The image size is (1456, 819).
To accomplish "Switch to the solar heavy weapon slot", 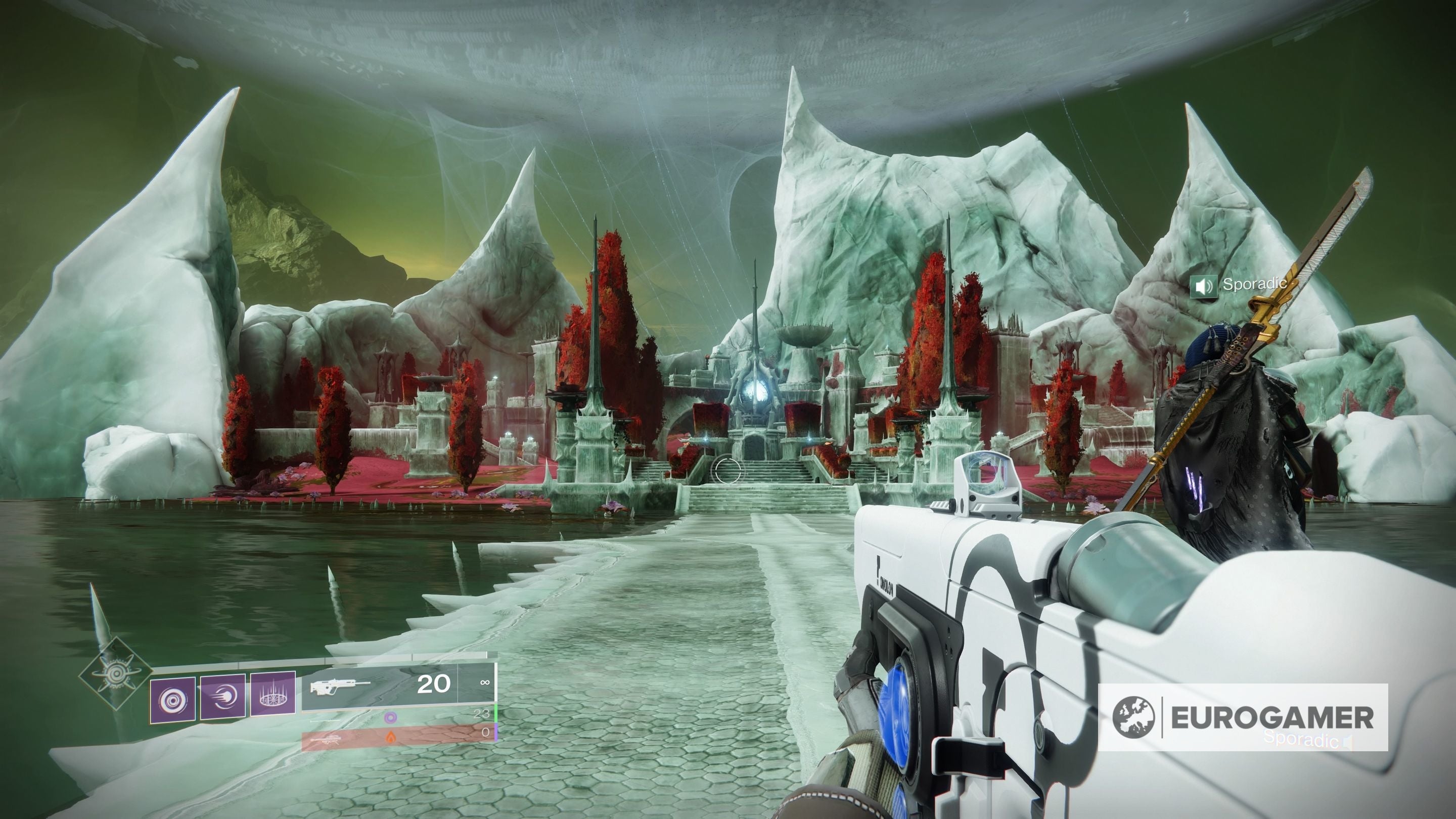I will pos(398,737).
